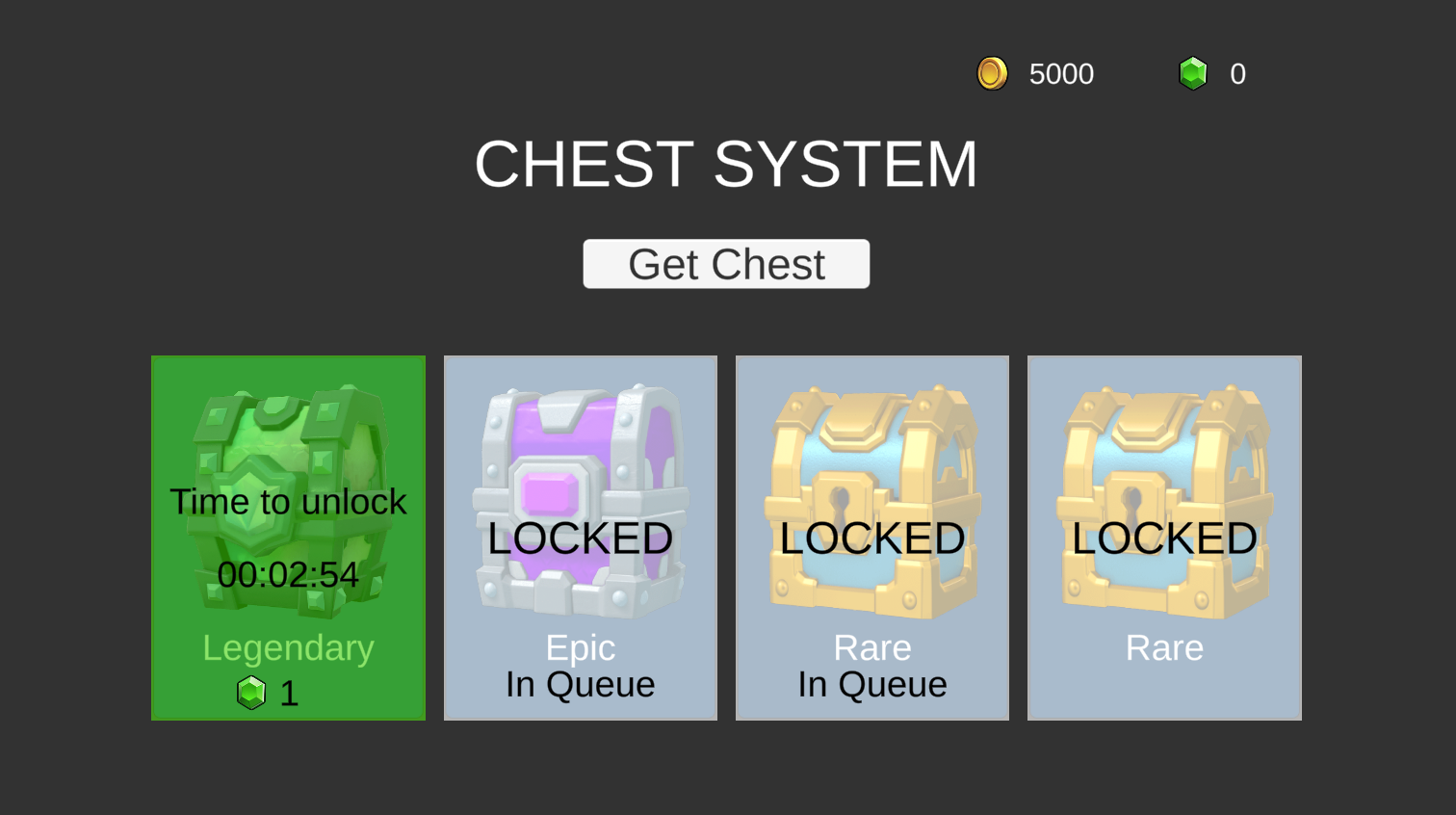Image resolution: width=1456 pixels, height=815 pixels.
Task: Click the gem cost of 1 to speed unlock
Action: click(x=272, y=693)
